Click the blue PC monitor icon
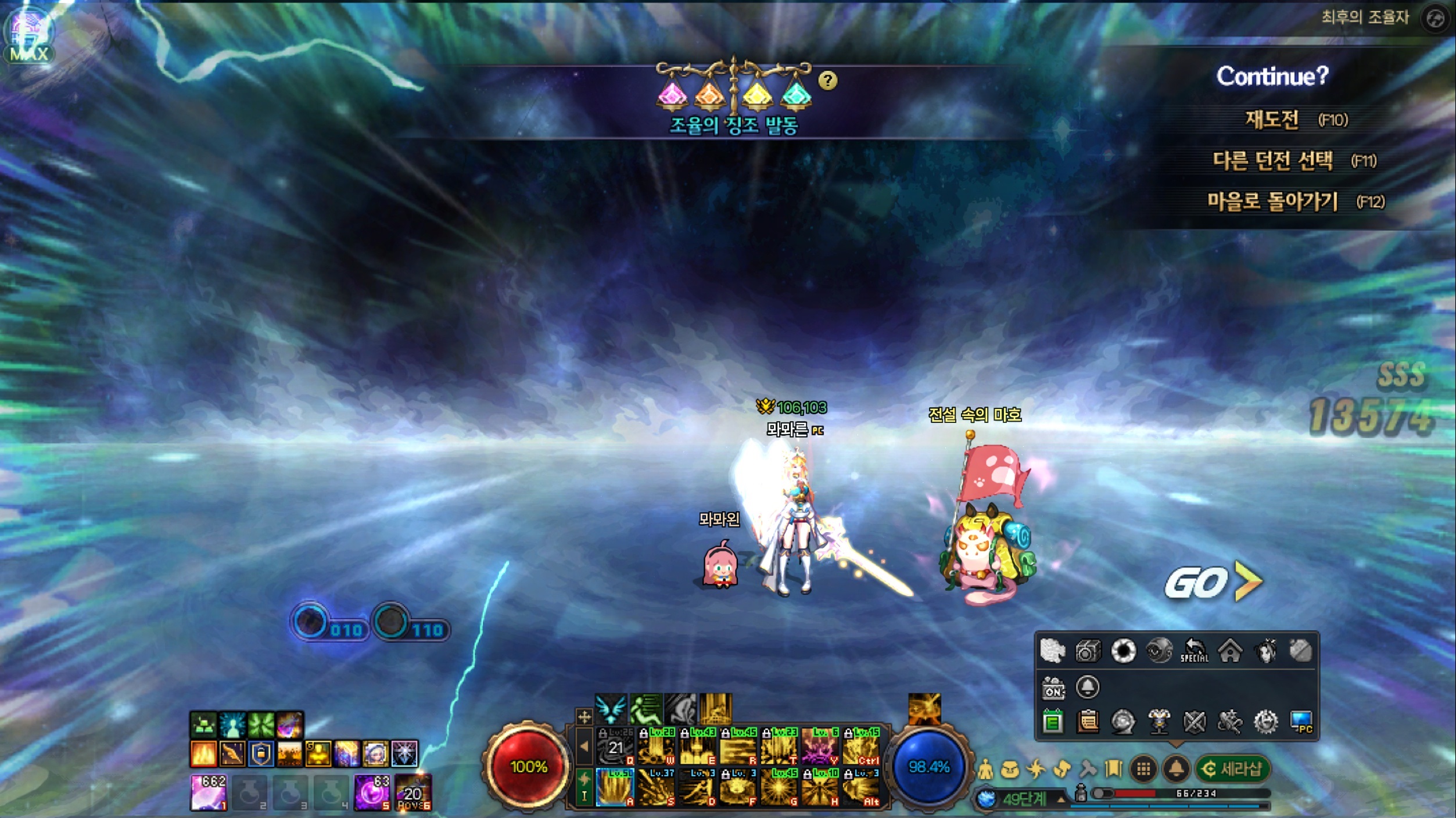Screen dimensions: 1456x818 1301,722
